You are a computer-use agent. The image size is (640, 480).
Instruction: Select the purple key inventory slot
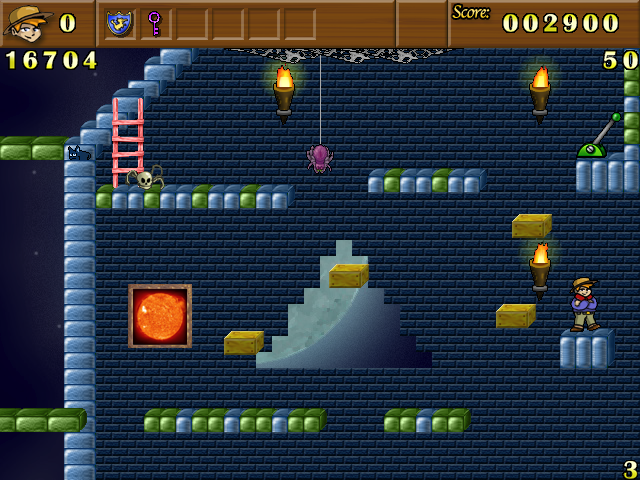click(x=155, y=22)
